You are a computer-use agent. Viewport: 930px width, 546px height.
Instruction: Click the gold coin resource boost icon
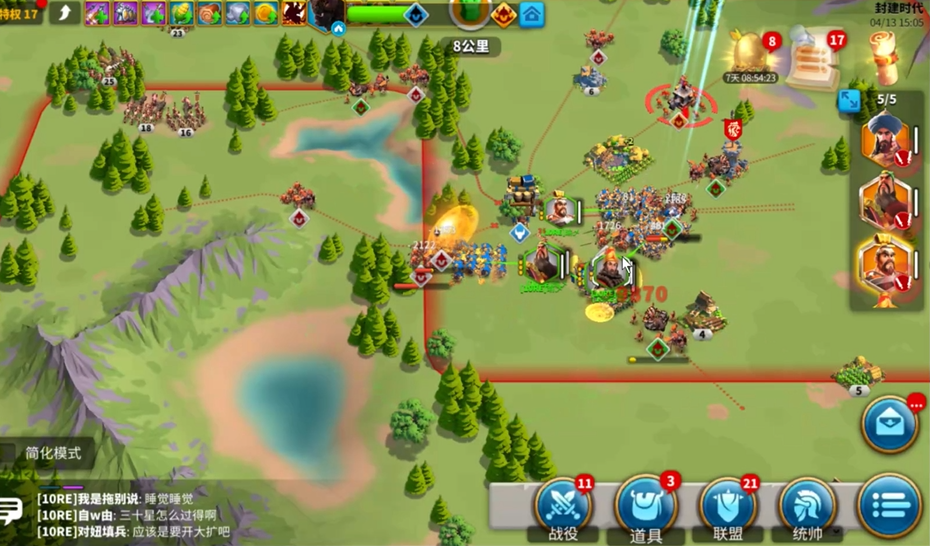coord(265,13)
